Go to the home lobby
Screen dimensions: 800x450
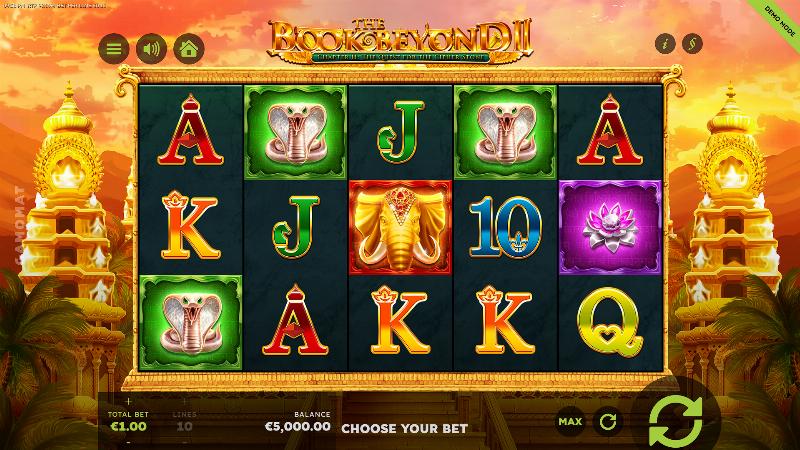coord(187,48)
